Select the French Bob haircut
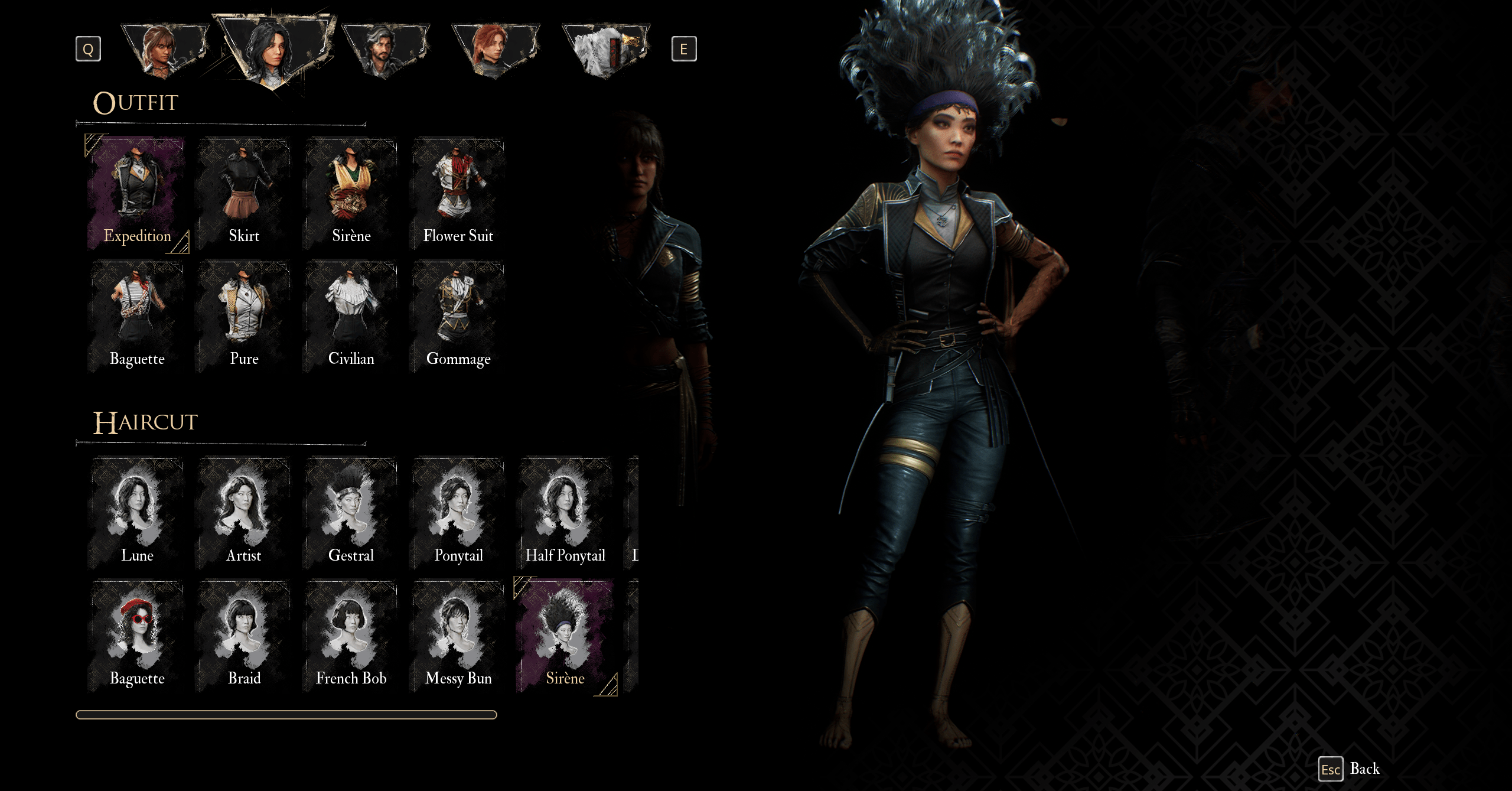This screenshot has width=1512, height=791. tap(351, 636)
